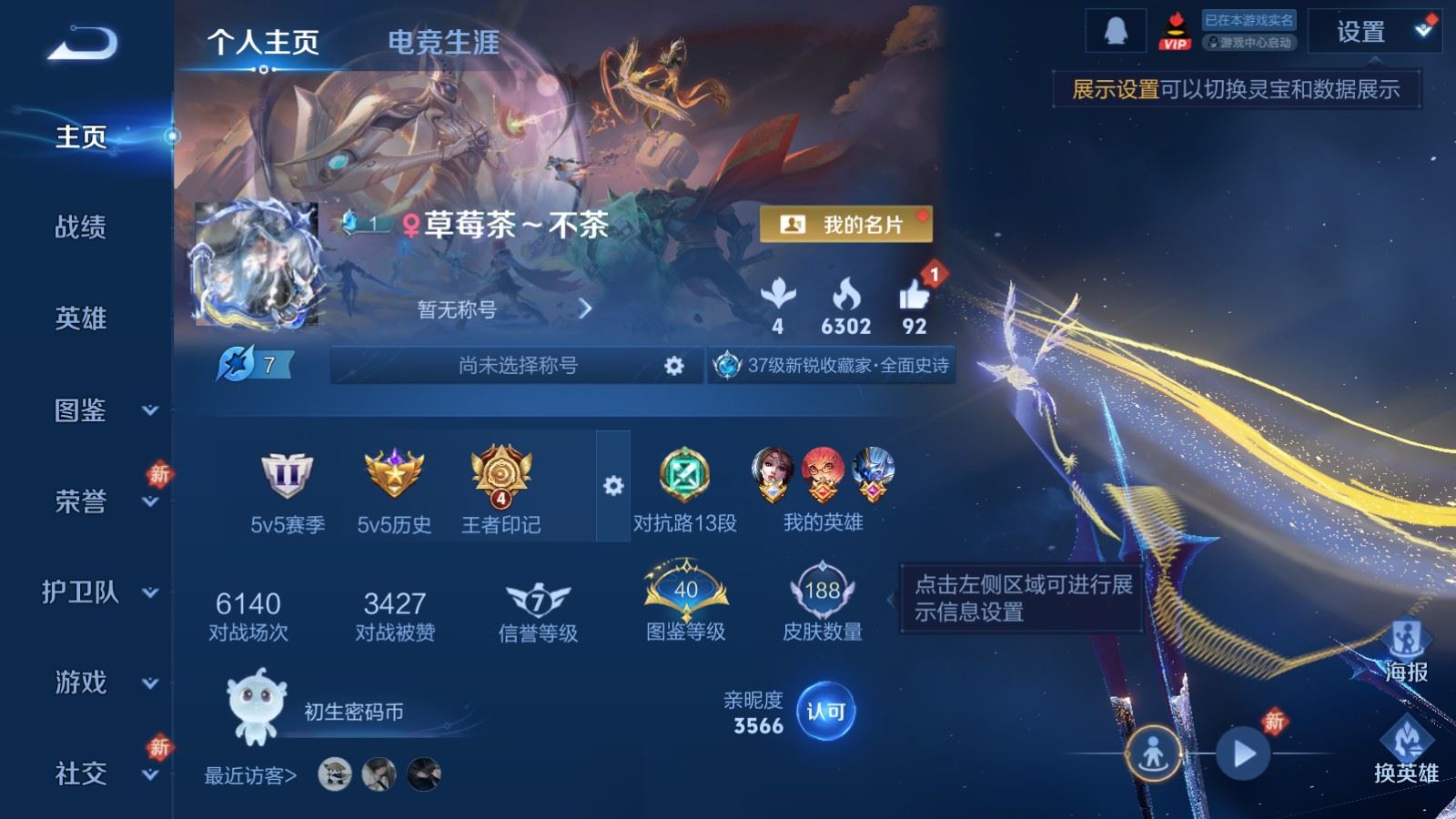Click the 我的名片 button

pos(848,225)
